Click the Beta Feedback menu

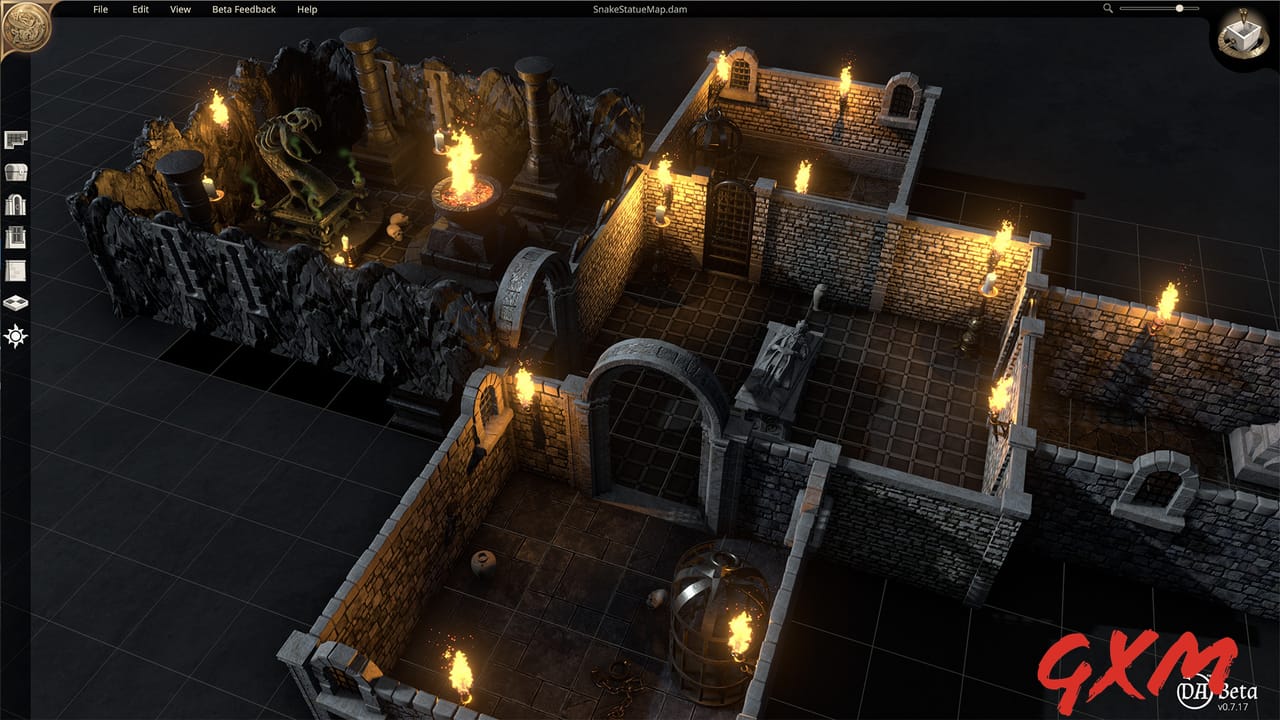pos(243,9)
